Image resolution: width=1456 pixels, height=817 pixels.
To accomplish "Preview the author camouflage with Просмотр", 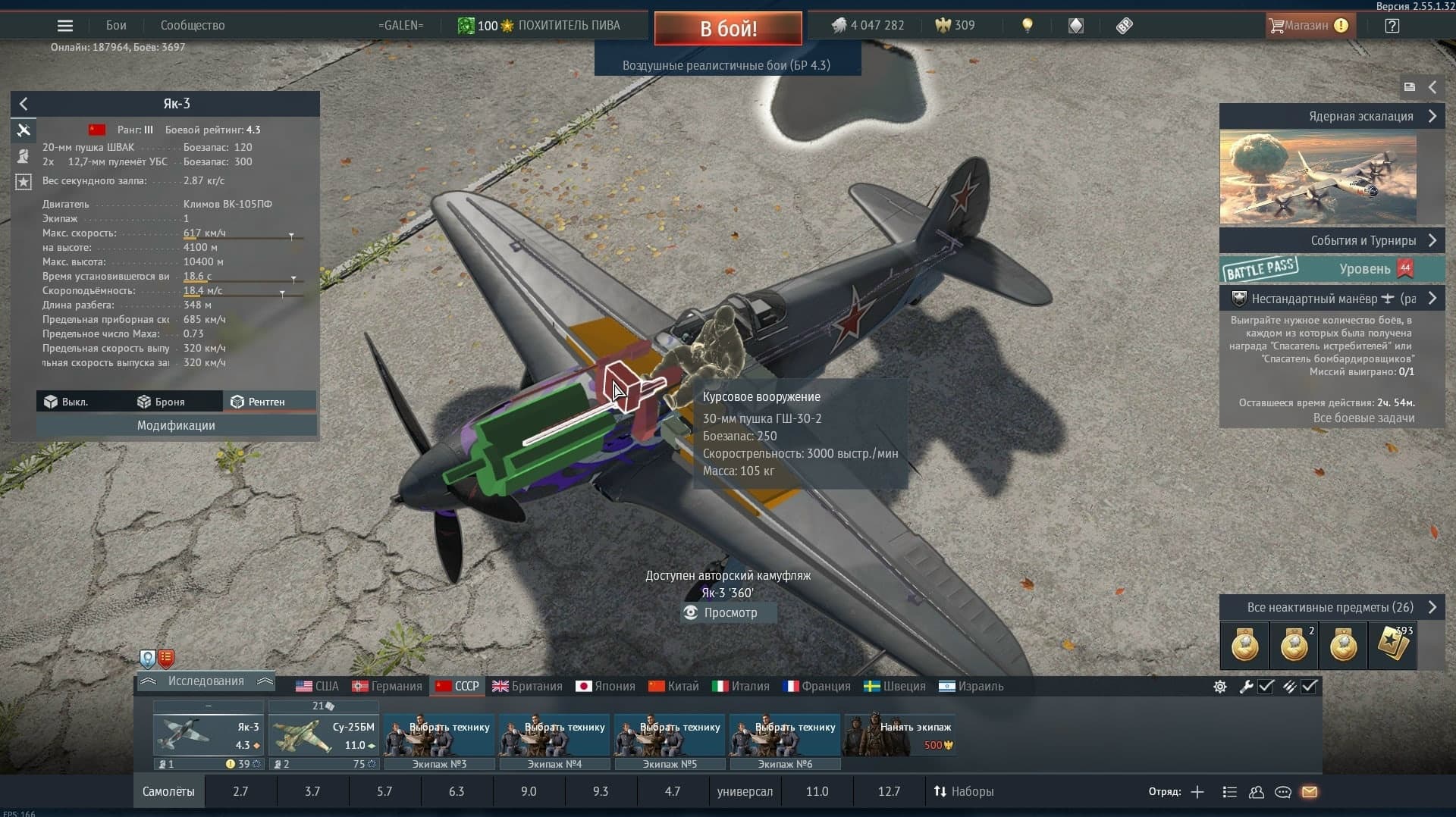I will coord(729,612).
